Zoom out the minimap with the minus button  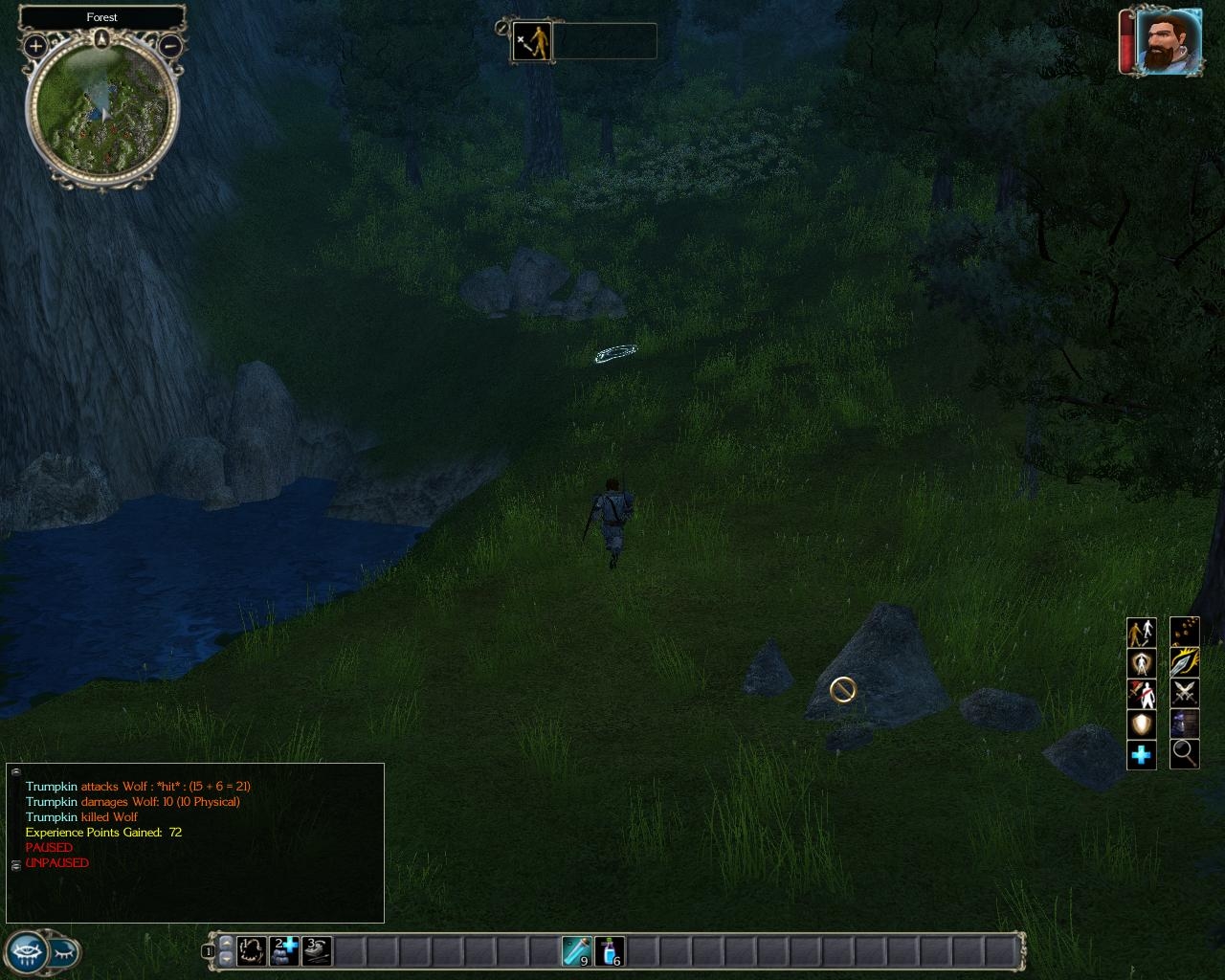coord(170,45)
